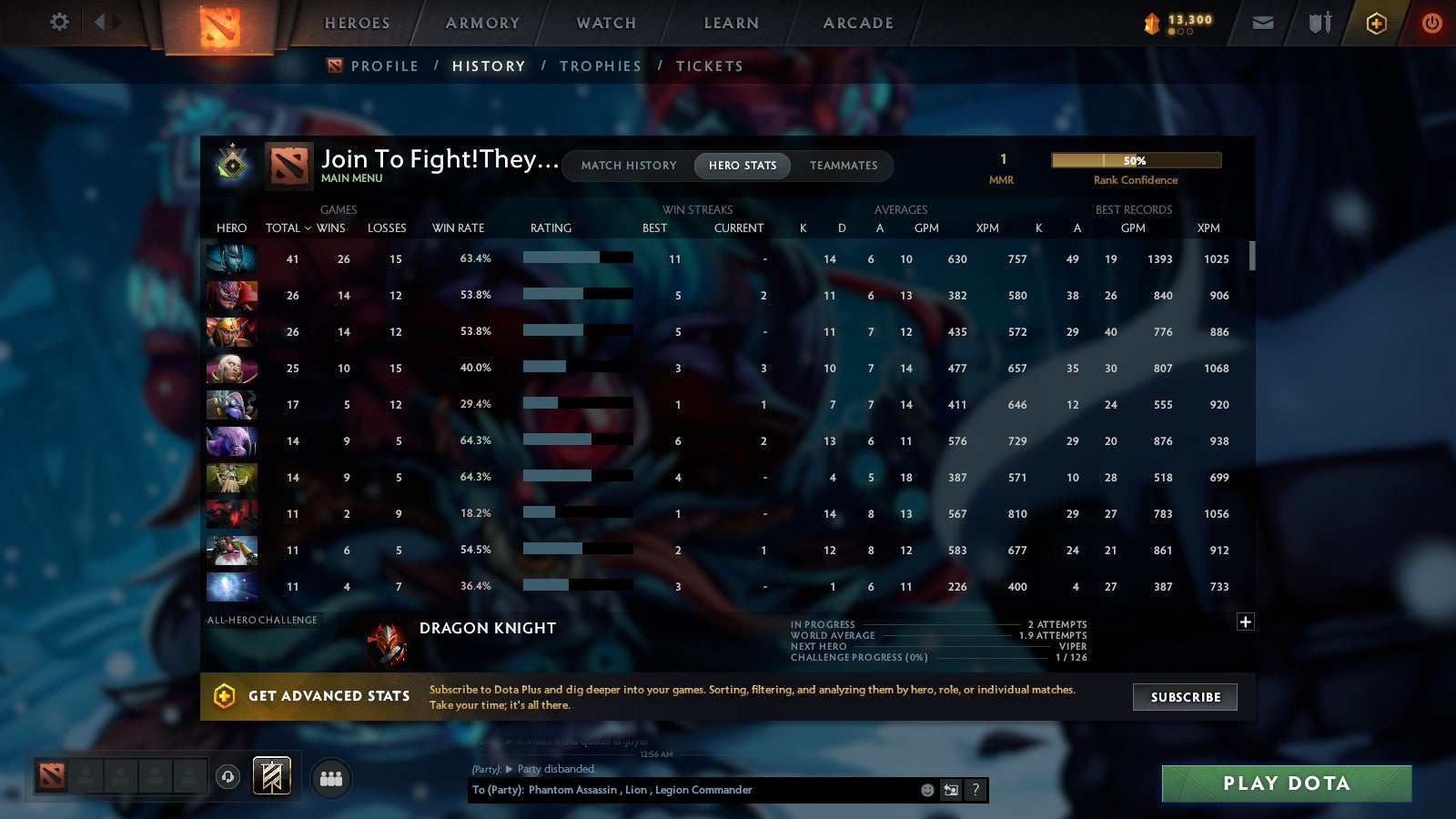Click the Rank Confidence progress bar at 50%
Viewport: 1456px width, 819px height.
[1137, 160]
